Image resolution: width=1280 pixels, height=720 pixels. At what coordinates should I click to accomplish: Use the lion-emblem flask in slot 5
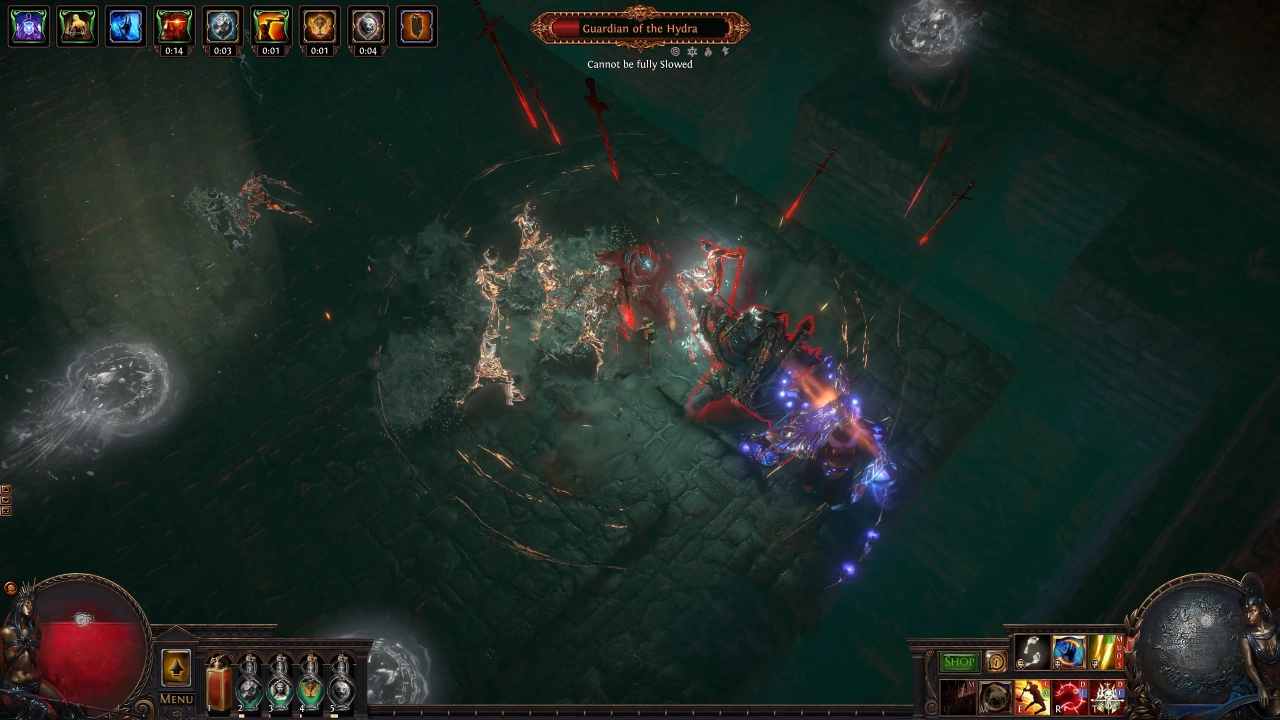(342, 684)
